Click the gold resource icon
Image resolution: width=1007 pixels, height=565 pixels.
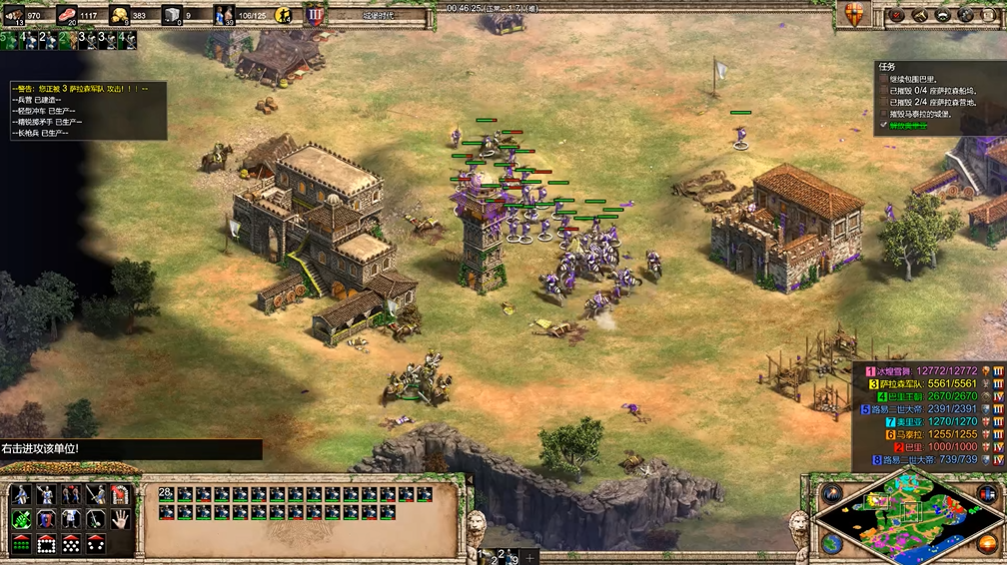coord(120,15)
